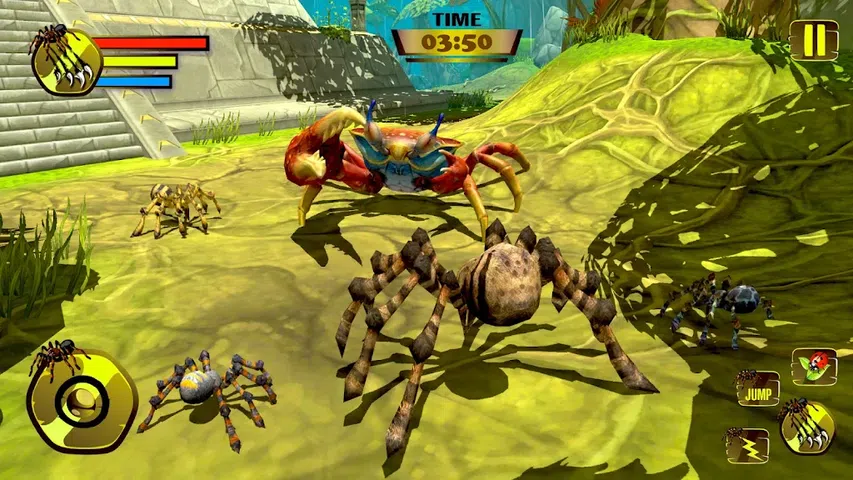
Task: Activate the claw attack button
Action: click(x=806, y=427)
